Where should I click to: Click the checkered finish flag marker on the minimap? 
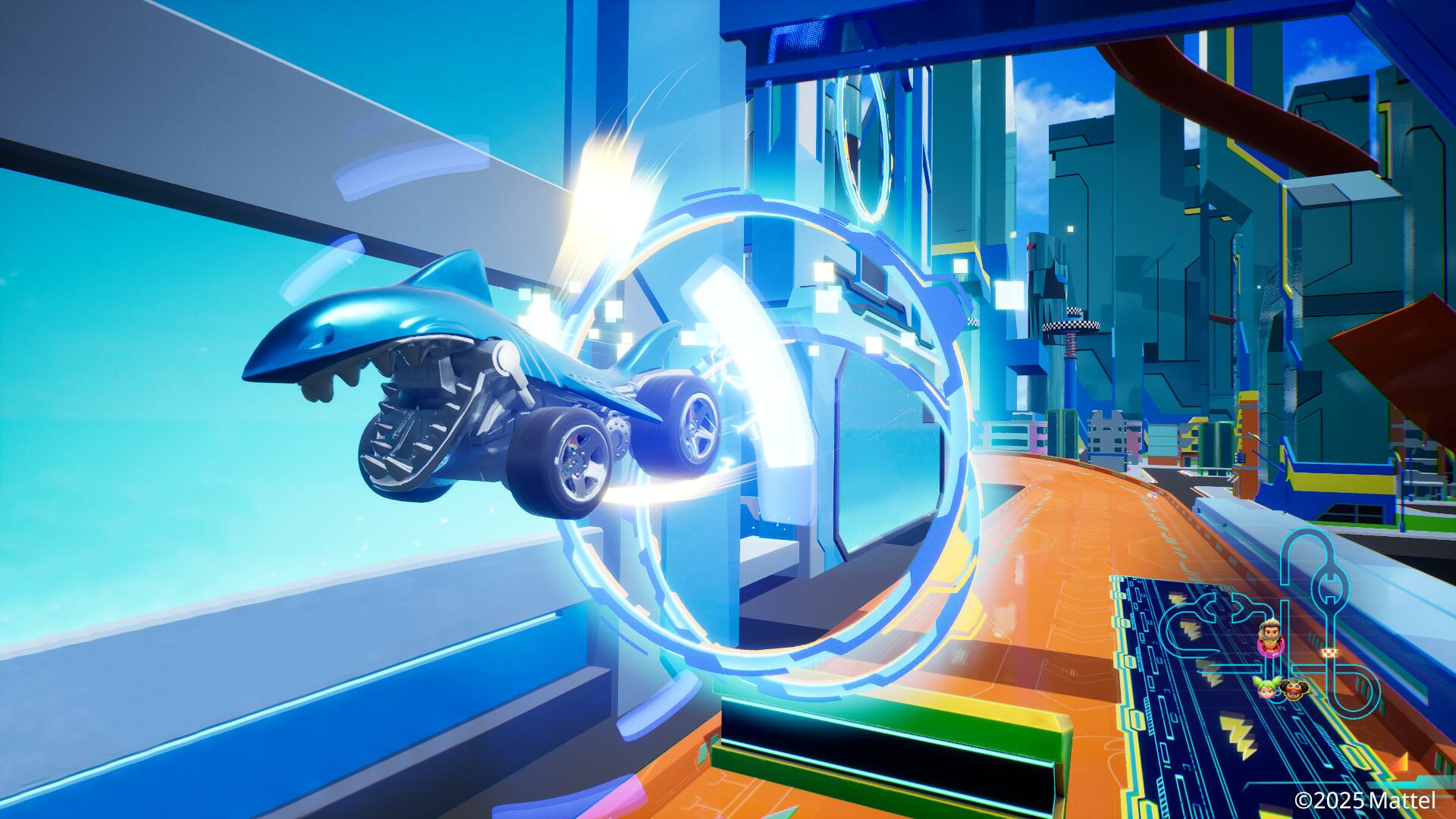tap(1330, 652)
